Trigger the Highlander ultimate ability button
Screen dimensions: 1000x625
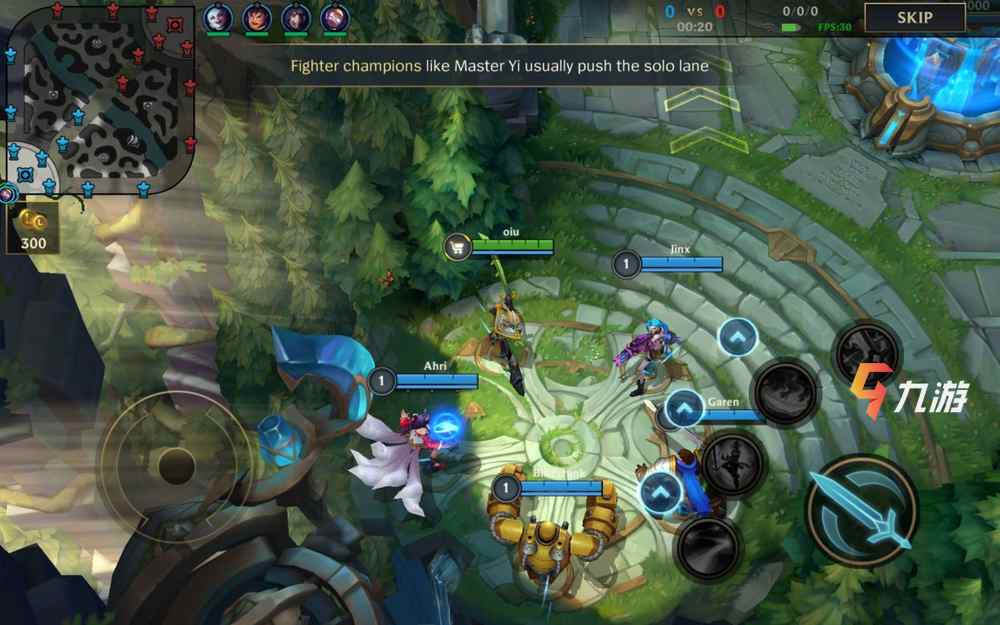(x=866, y=350)
